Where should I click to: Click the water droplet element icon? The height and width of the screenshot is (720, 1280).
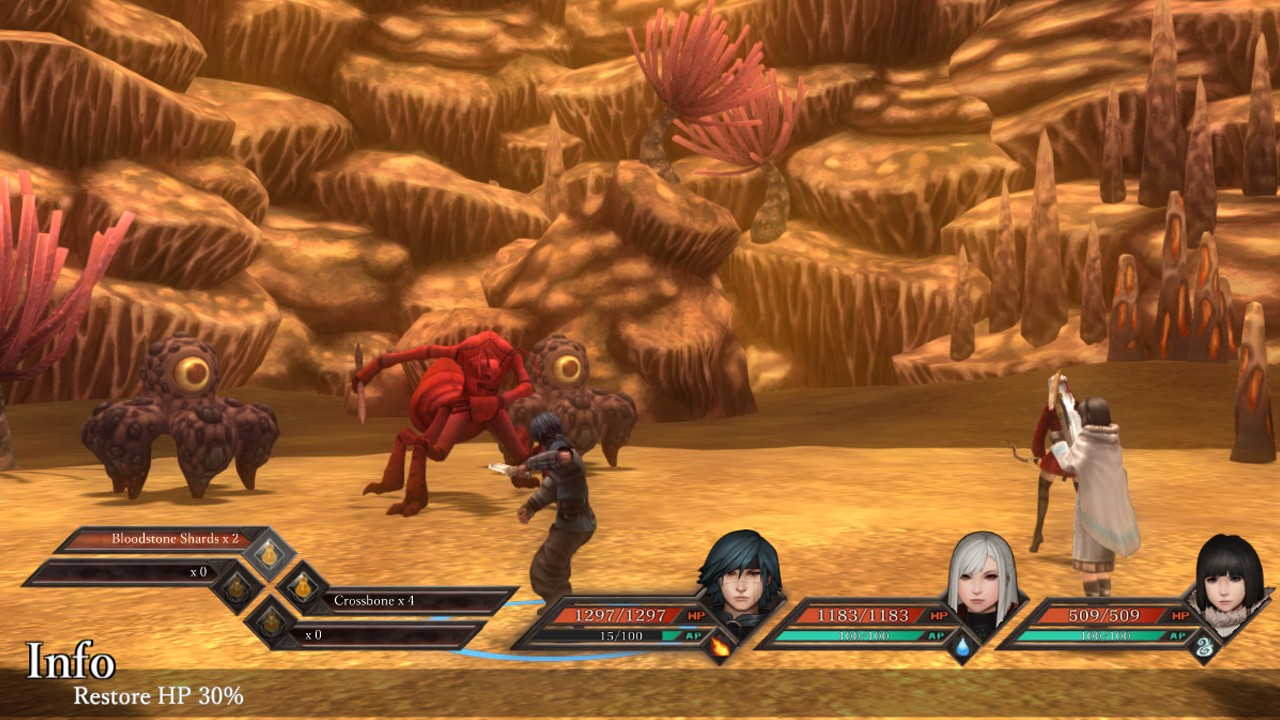[962, 648]
